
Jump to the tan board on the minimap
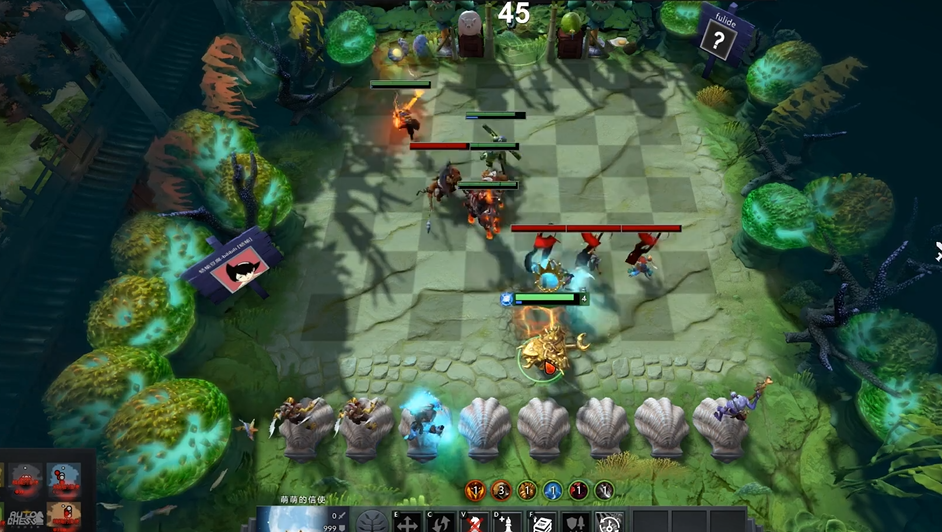64,516
